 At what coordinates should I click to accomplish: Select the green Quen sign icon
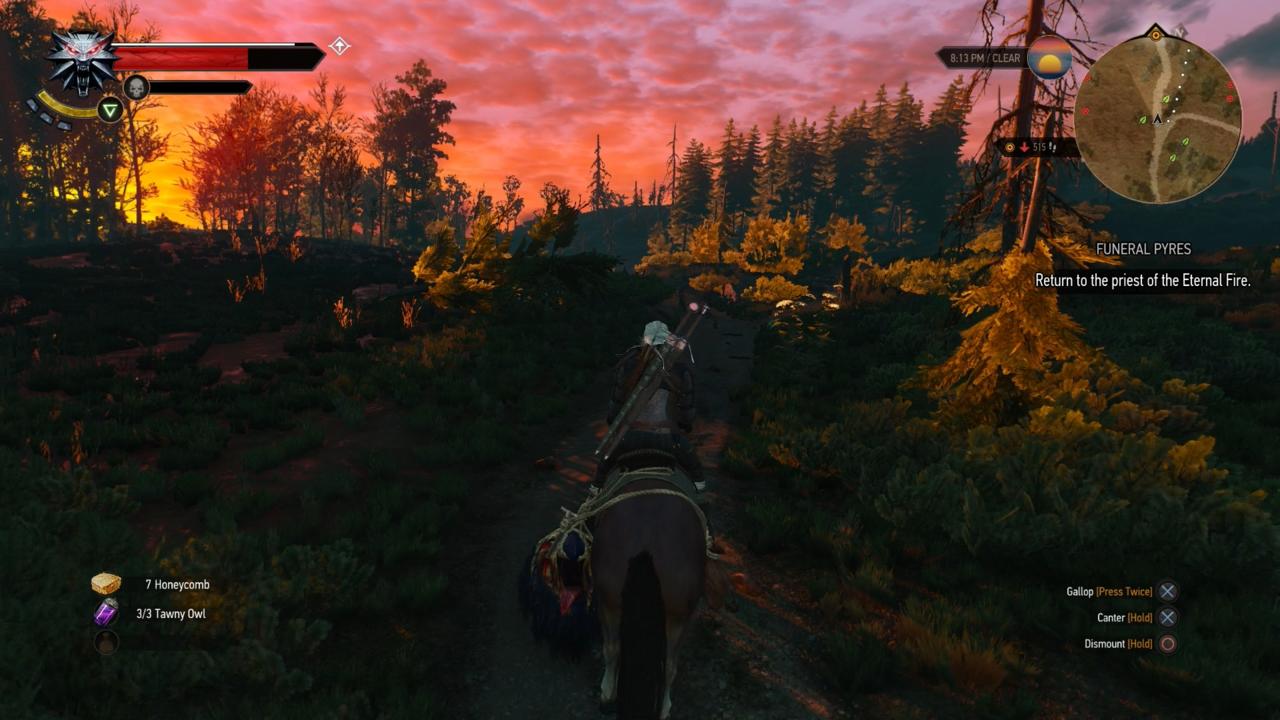[x=110, y=110]
